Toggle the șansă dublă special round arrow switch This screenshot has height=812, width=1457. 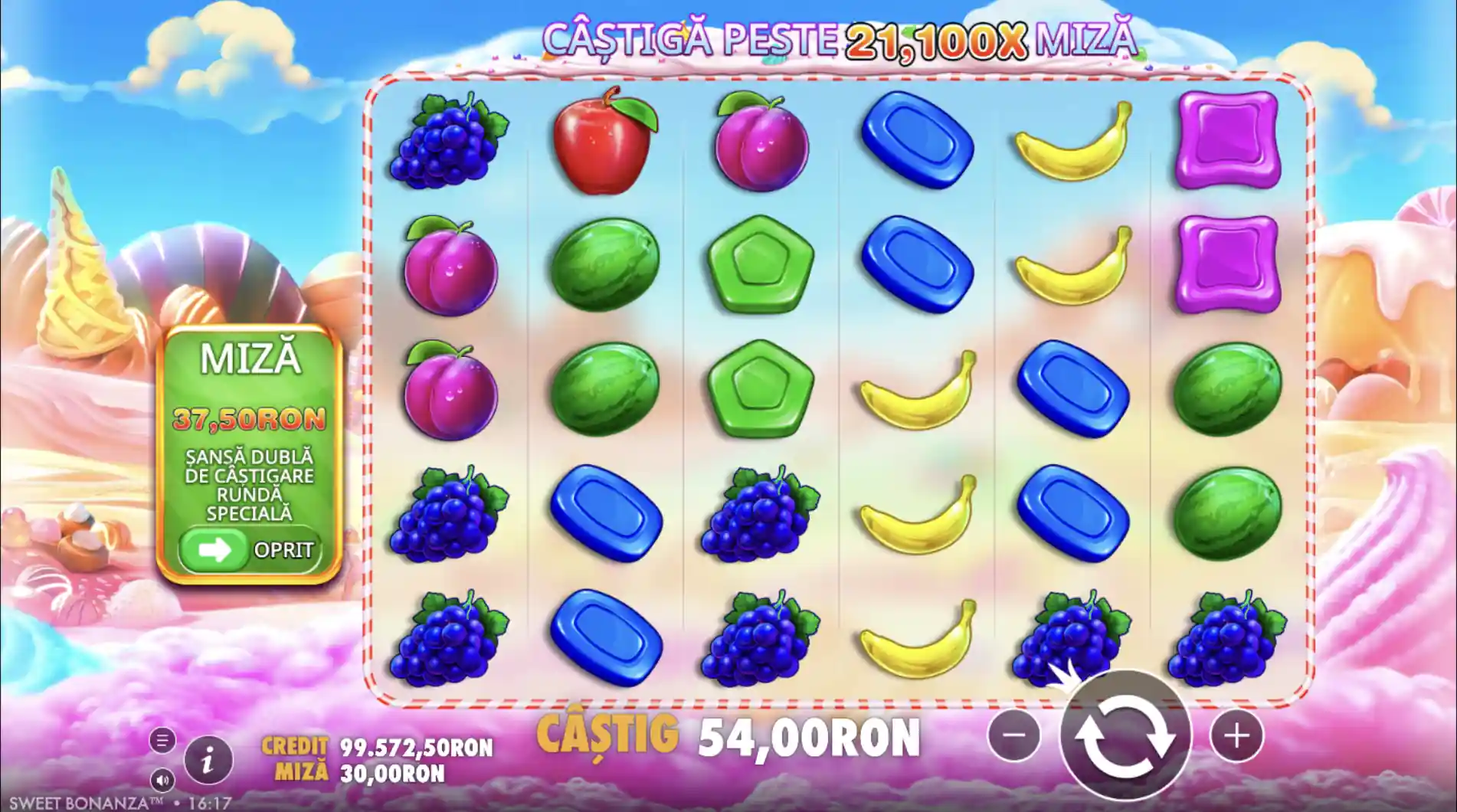pos(218,548)
